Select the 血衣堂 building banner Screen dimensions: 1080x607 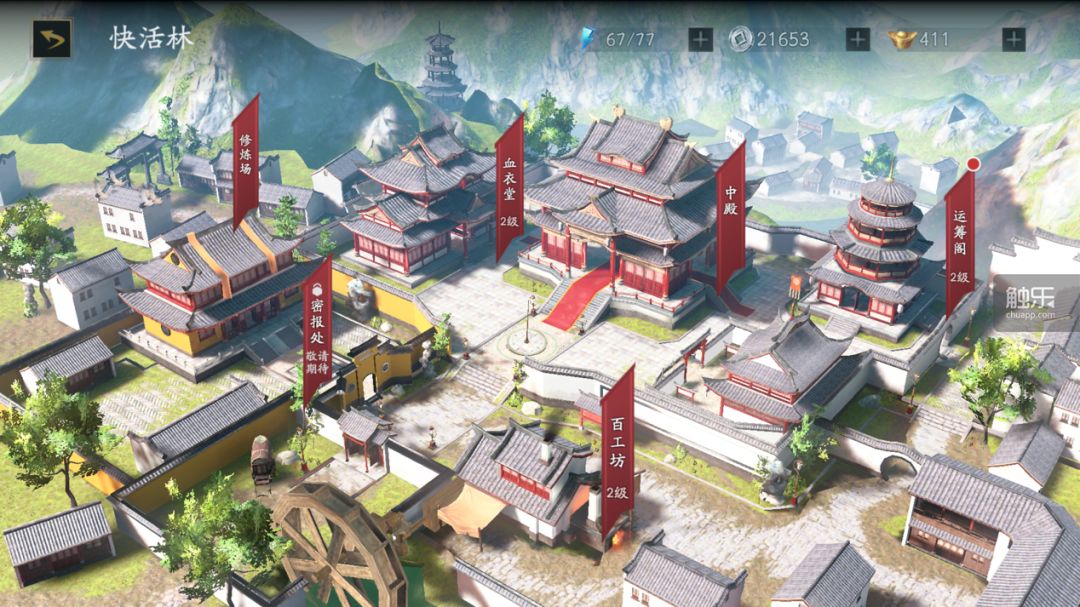(x=510, y=185)
